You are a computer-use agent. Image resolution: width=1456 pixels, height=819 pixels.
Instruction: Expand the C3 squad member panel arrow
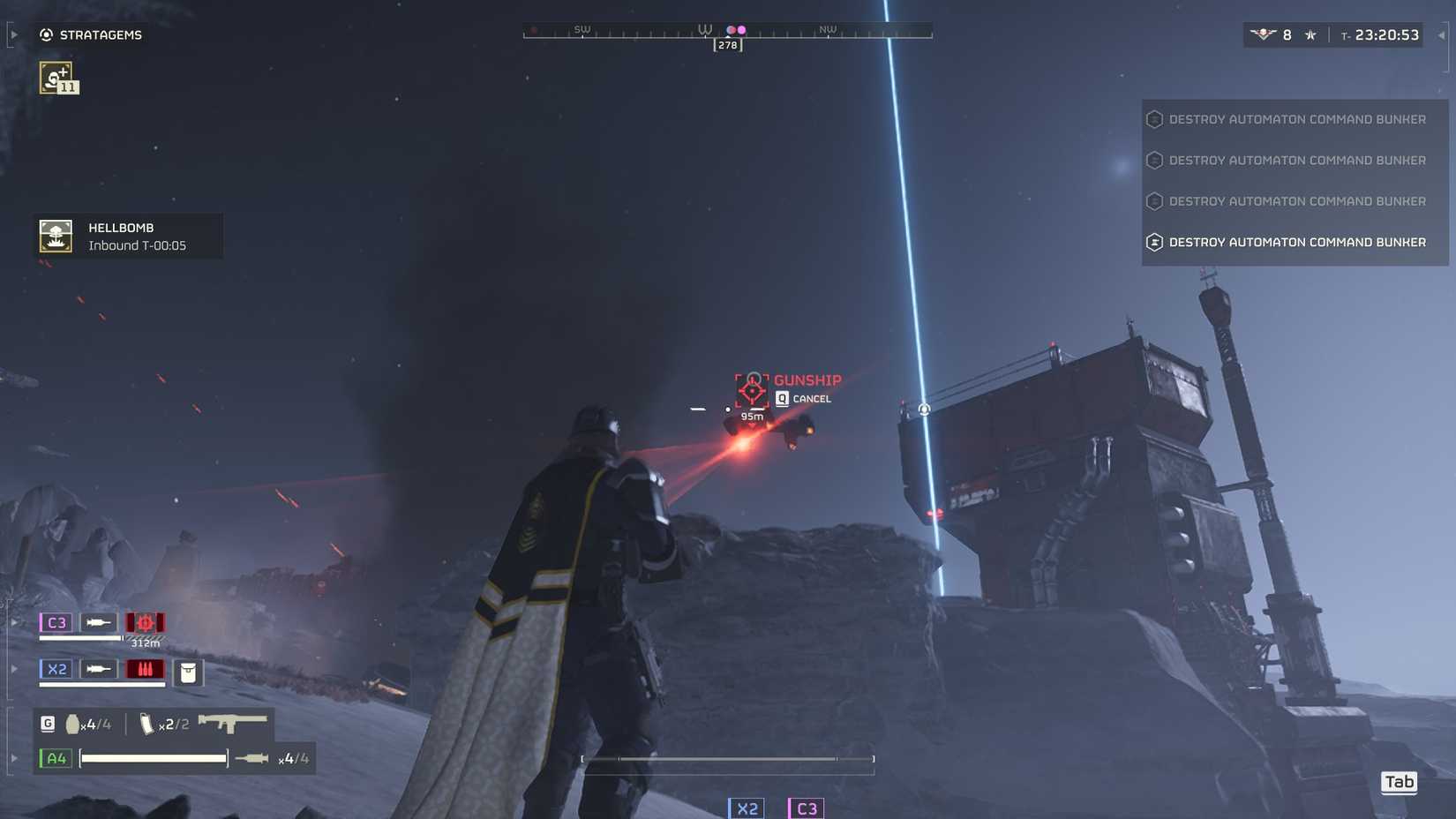(14, 622)
